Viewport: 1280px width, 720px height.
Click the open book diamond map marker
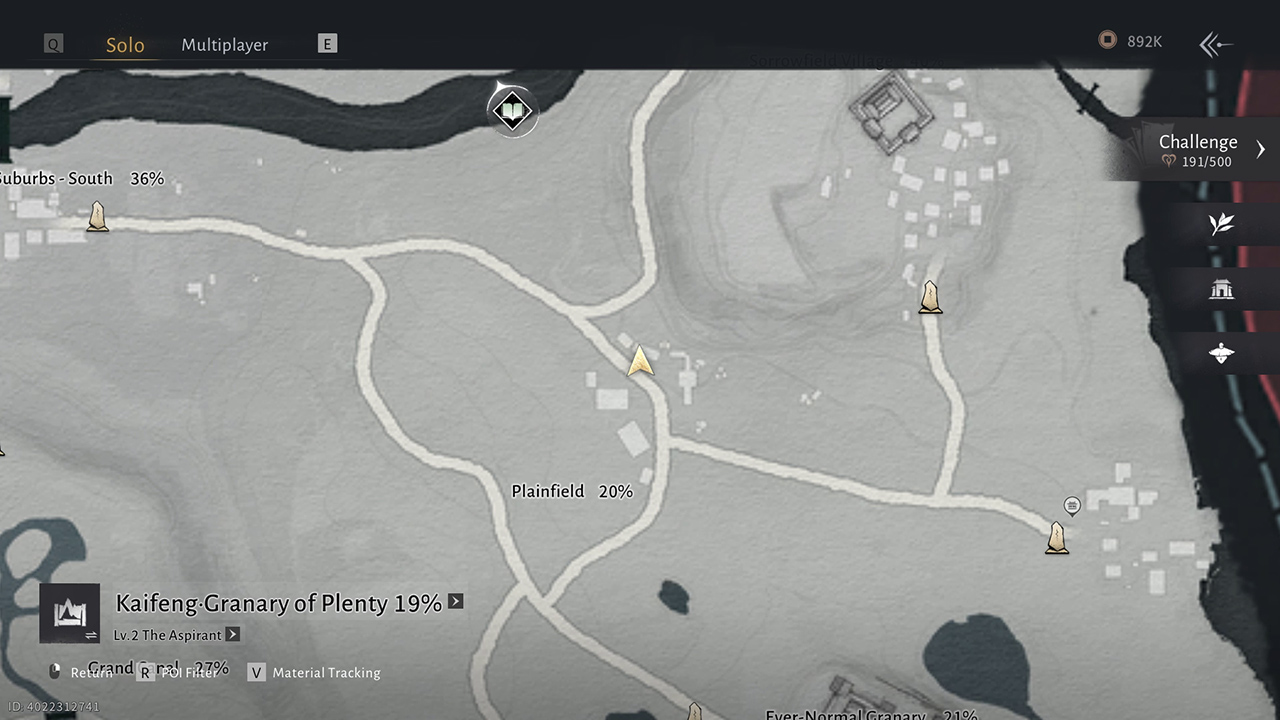(x=512, y=110)
